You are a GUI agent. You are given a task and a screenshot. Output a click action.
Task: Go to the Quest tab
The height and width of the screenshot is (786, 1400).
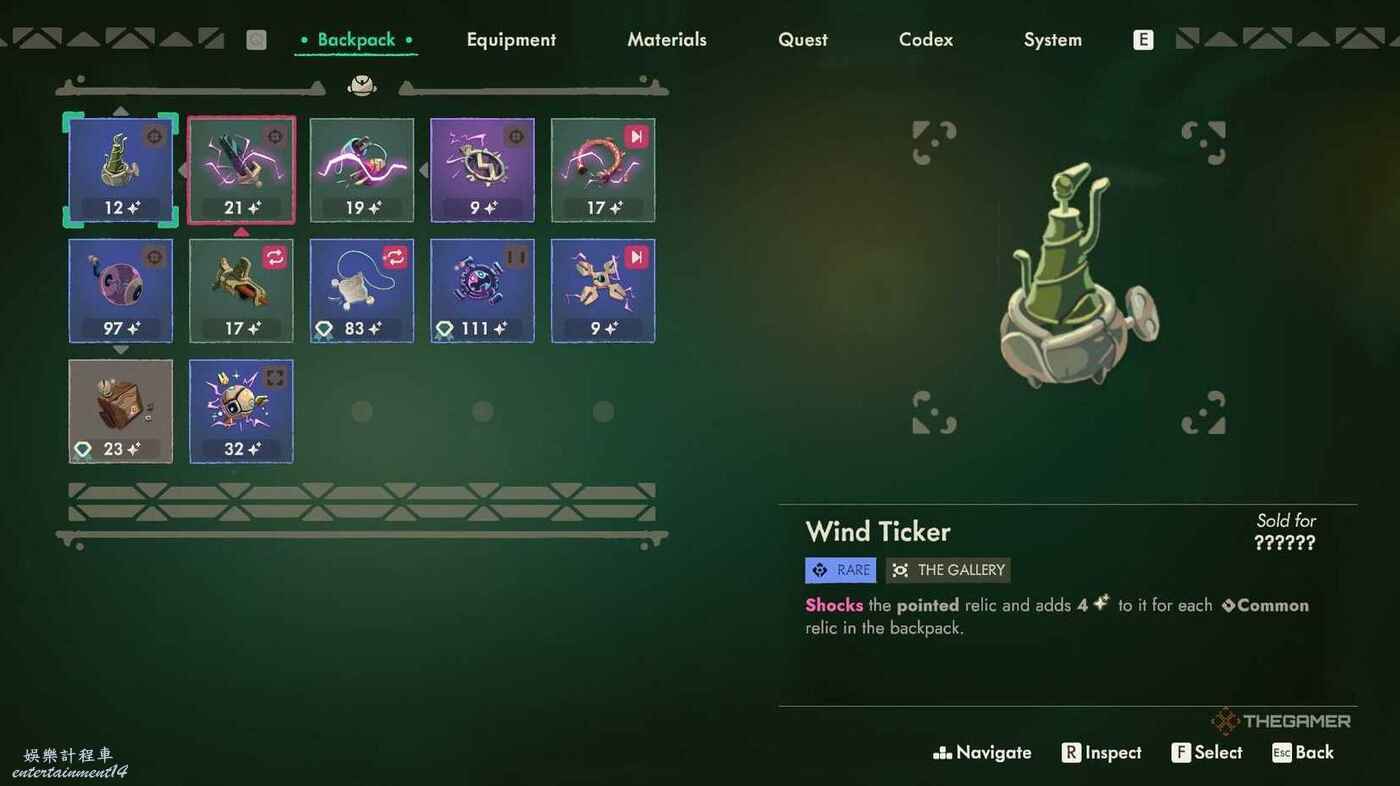point(803,40)
